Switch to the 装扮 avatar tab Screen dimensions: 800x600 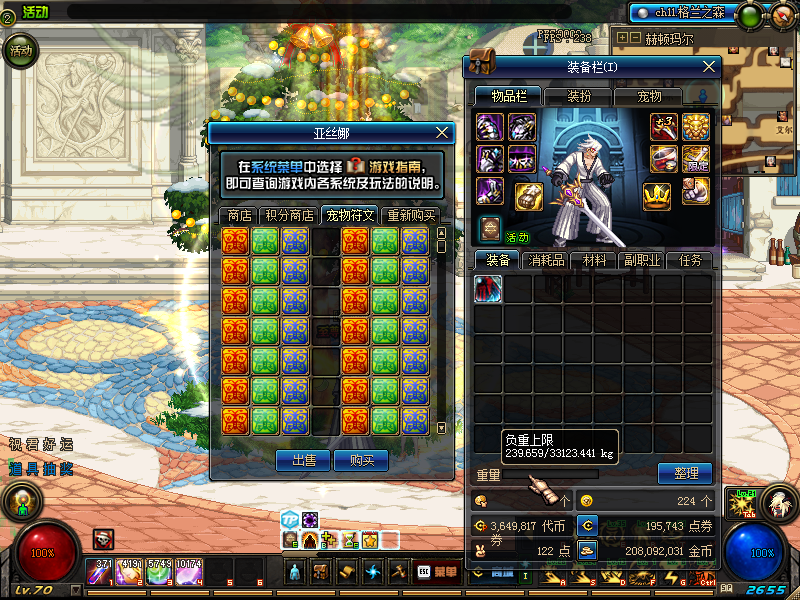(579, 96)
